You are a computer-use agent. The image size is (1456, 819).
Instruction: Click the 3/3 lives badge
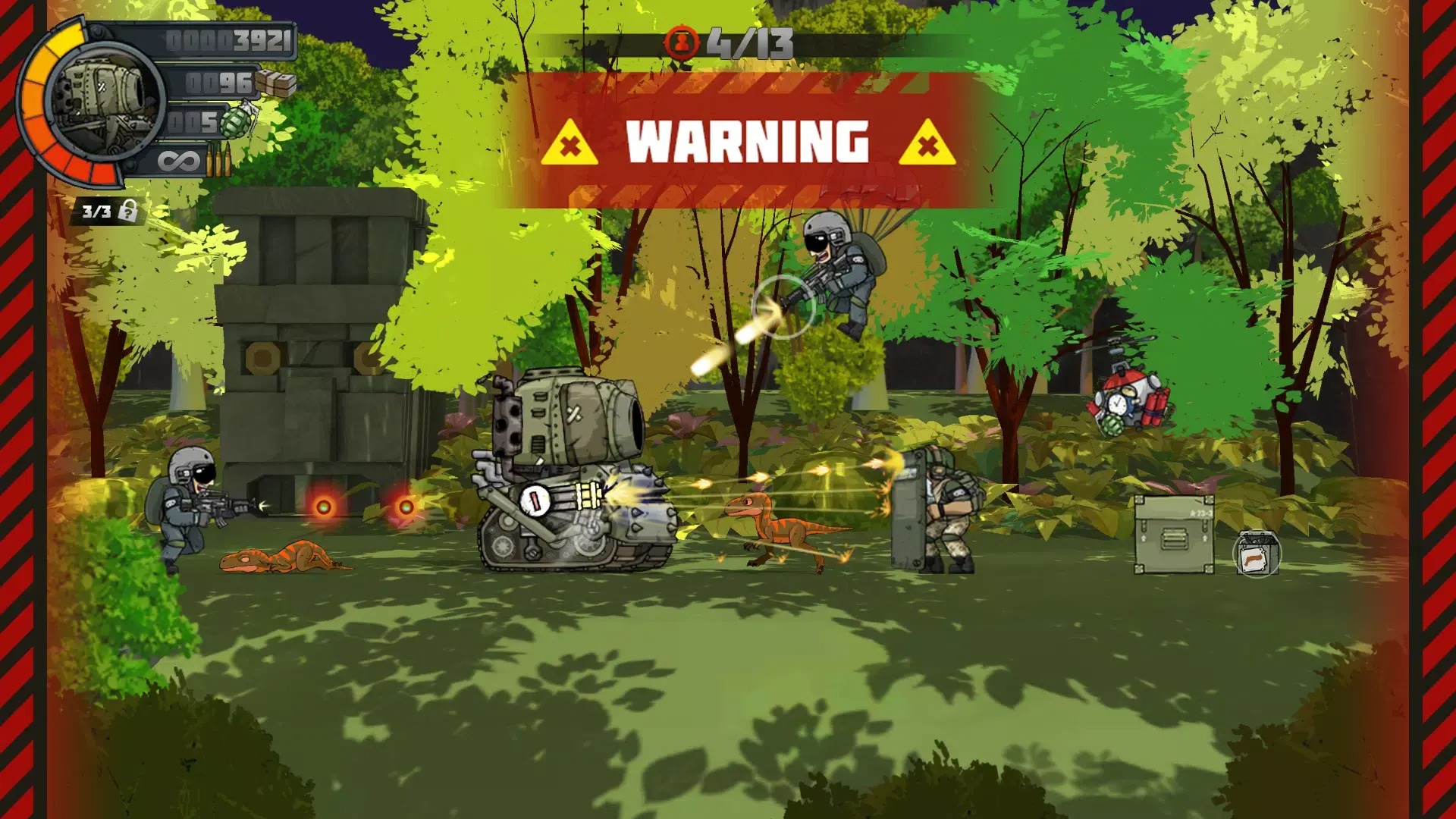tap(97, 211)
